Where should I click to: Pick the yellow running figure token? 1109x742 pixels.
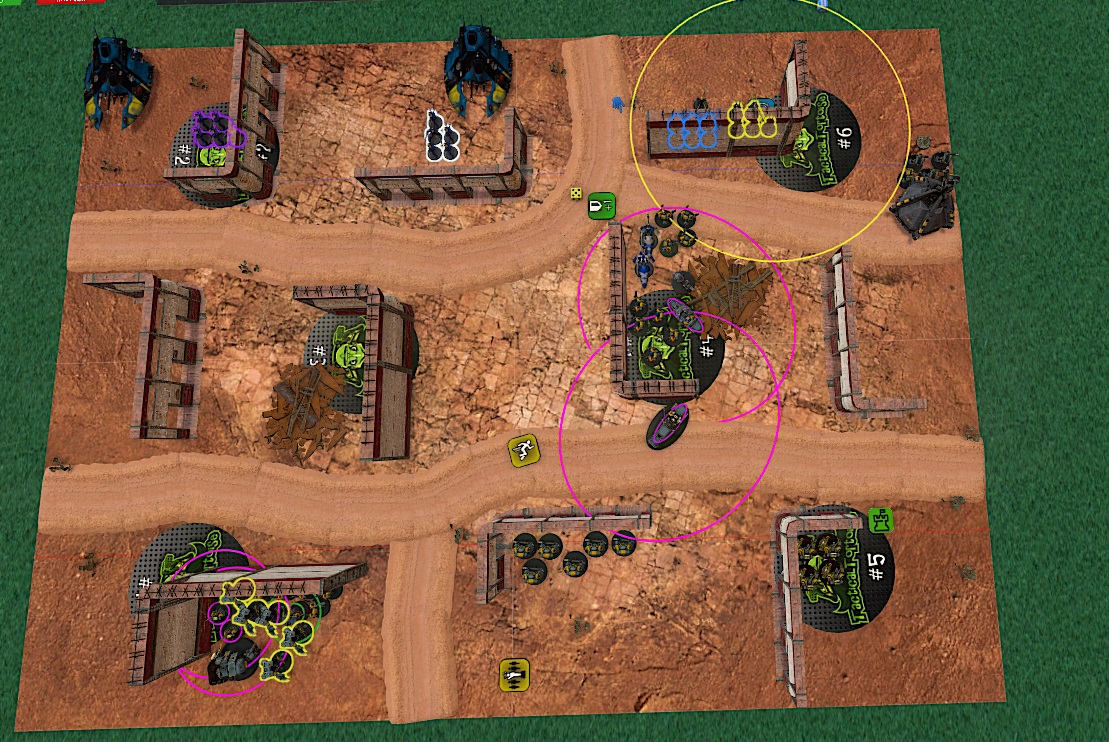tap(523, 449)
